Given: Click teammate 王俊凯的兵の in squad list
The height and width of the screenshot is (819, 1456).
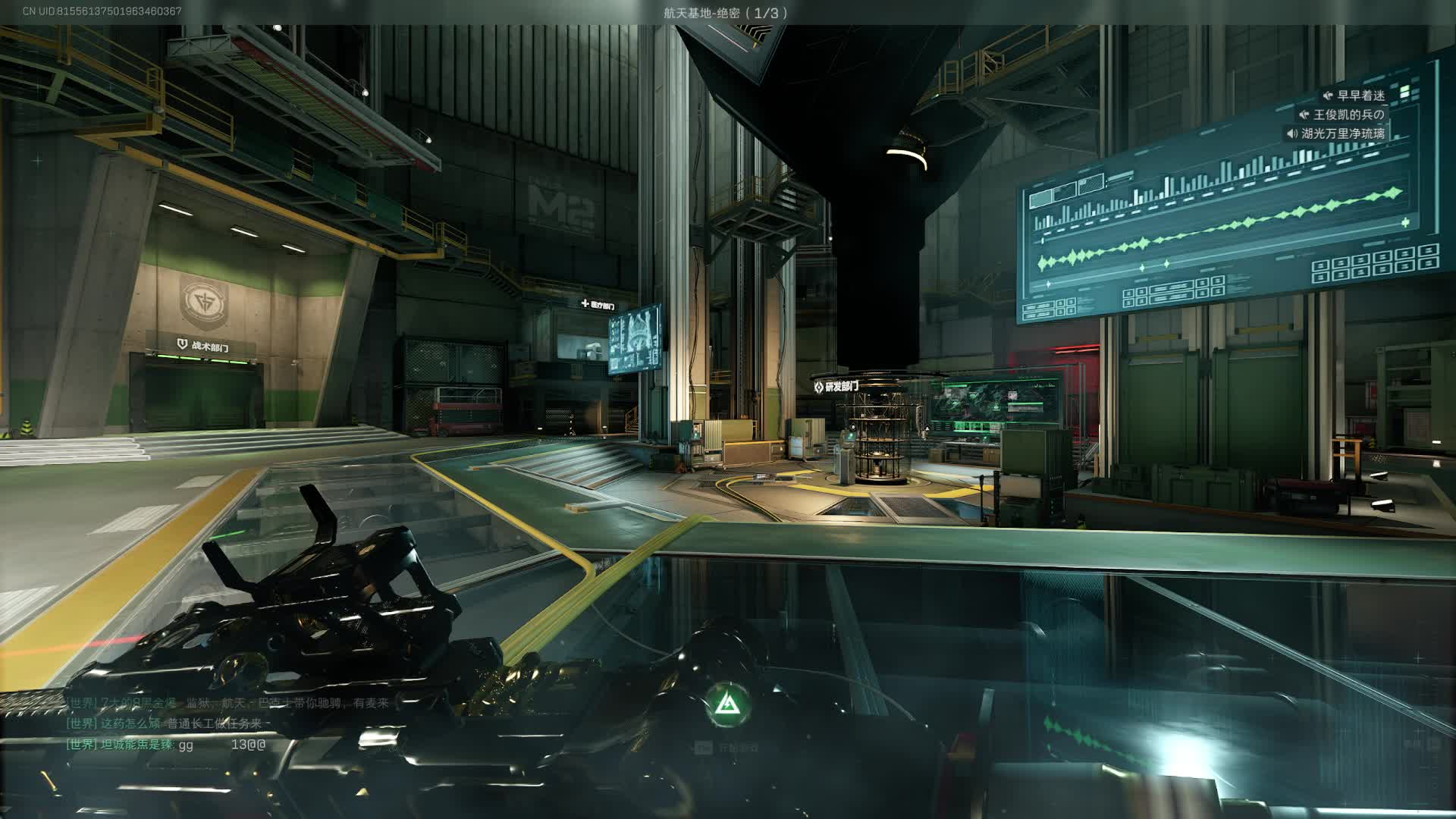Looking at the screenshot, I should [1348, 115].
